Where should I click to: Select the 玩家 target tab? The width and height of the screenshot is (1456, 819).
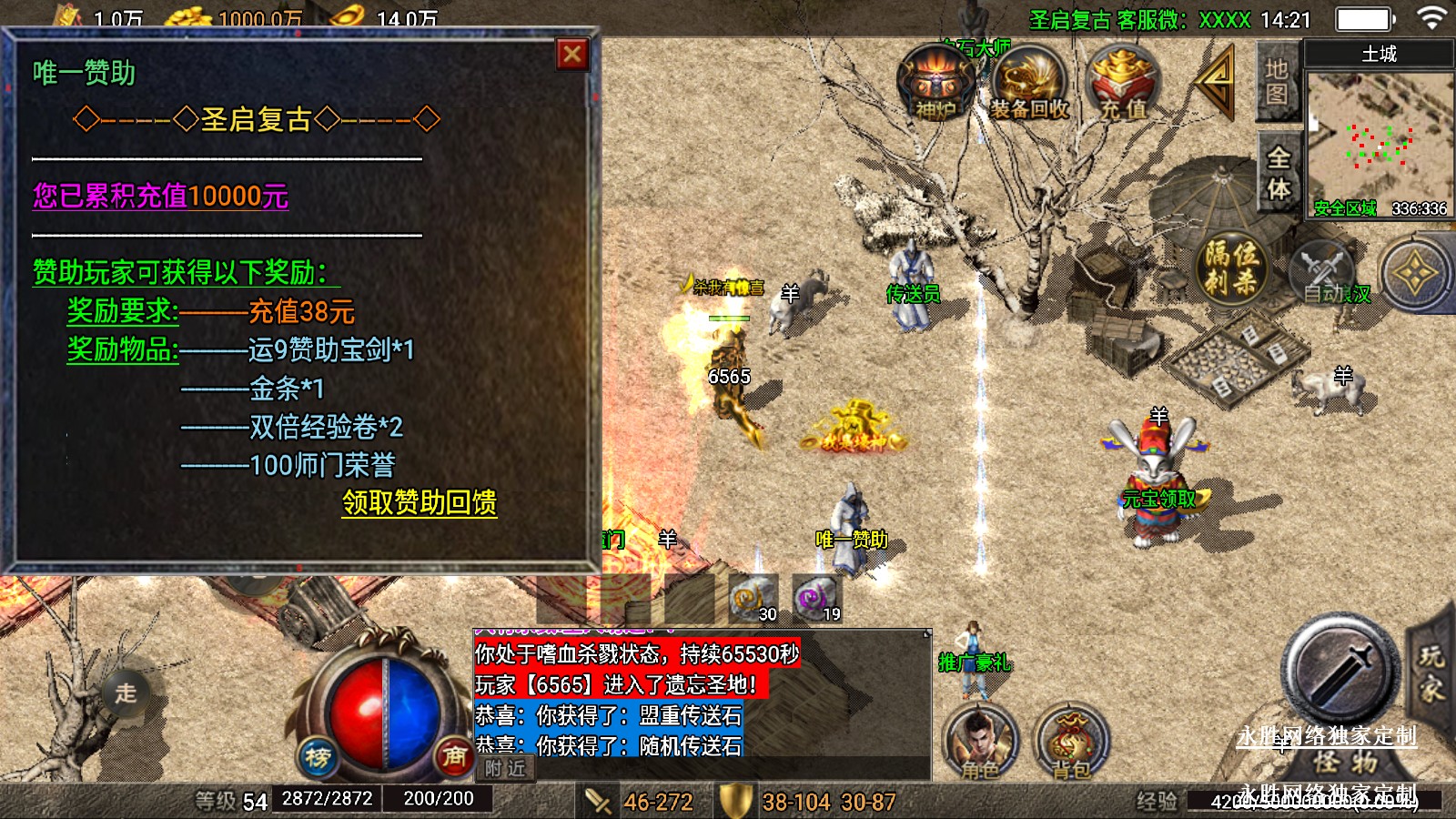click(x=1431, y=673)
